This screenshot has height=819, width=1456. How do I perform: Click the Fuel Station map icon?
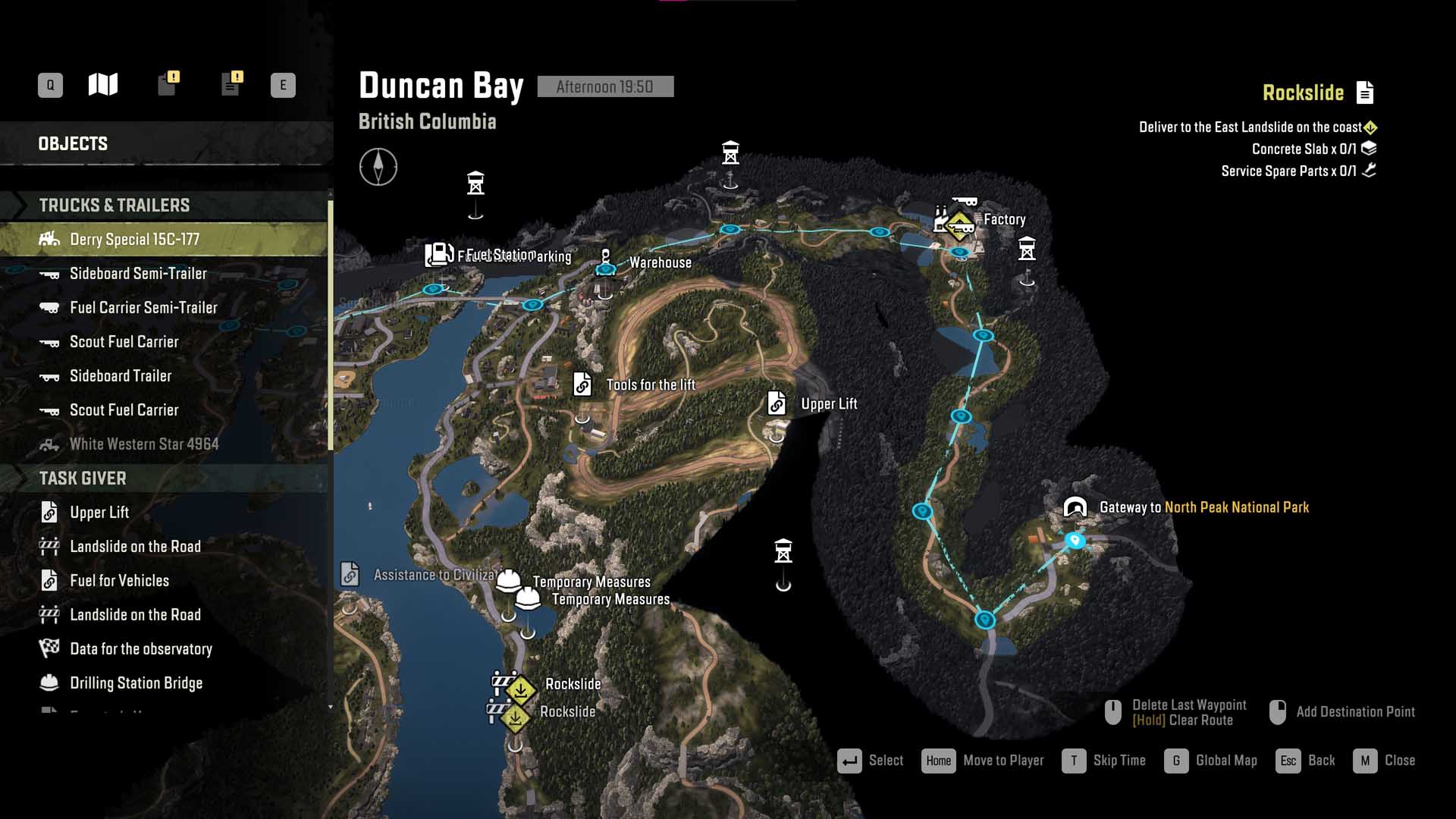(x=439, y=255)
